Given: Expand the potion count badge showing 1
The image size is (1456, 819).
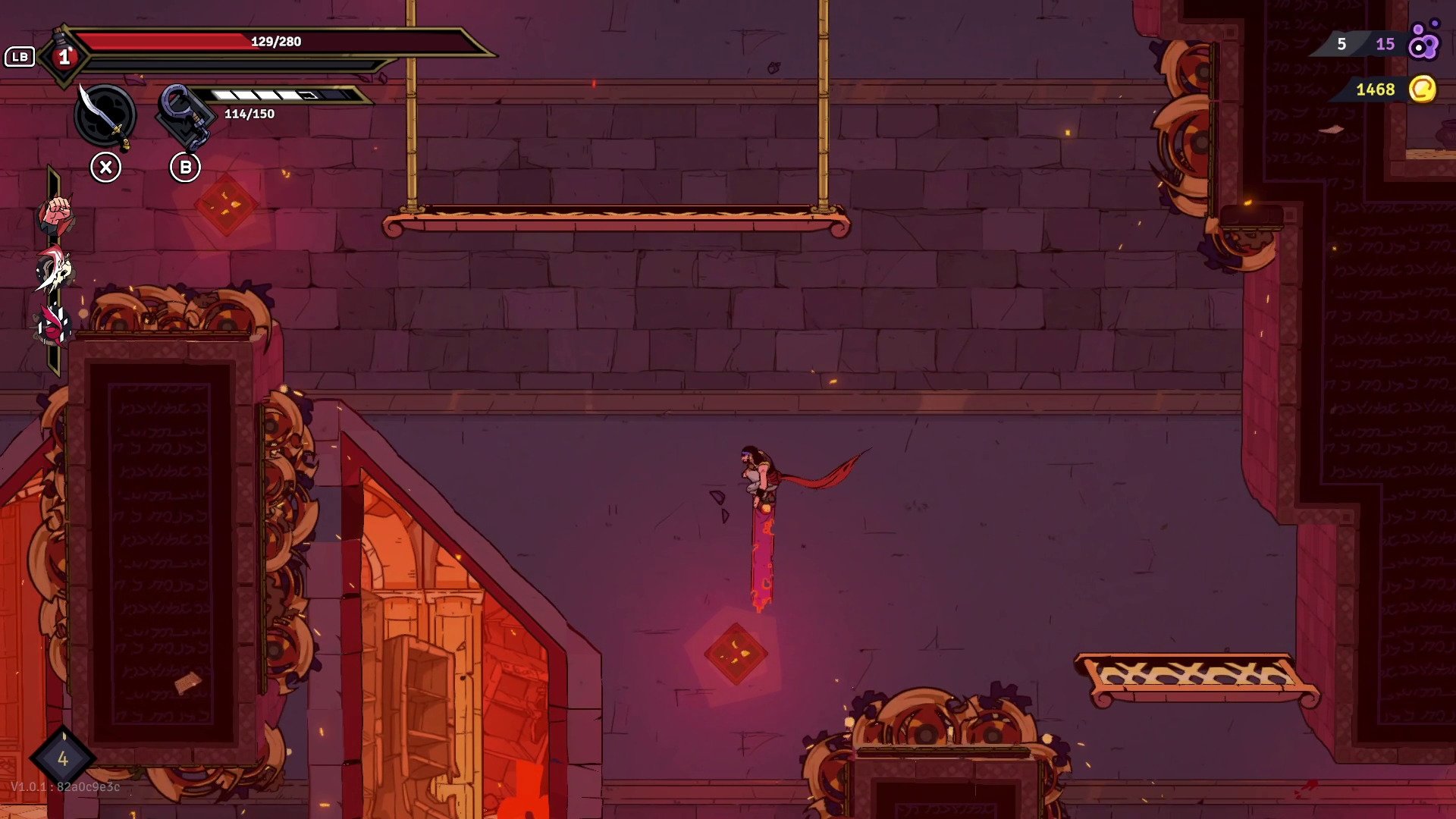Looking at the screenshot, I should 66,55.
